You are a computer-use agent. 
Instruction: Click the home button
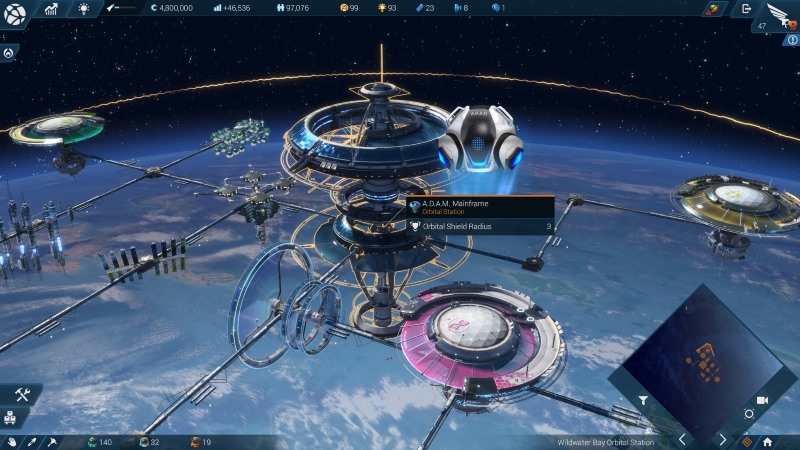tap(767, 441)
